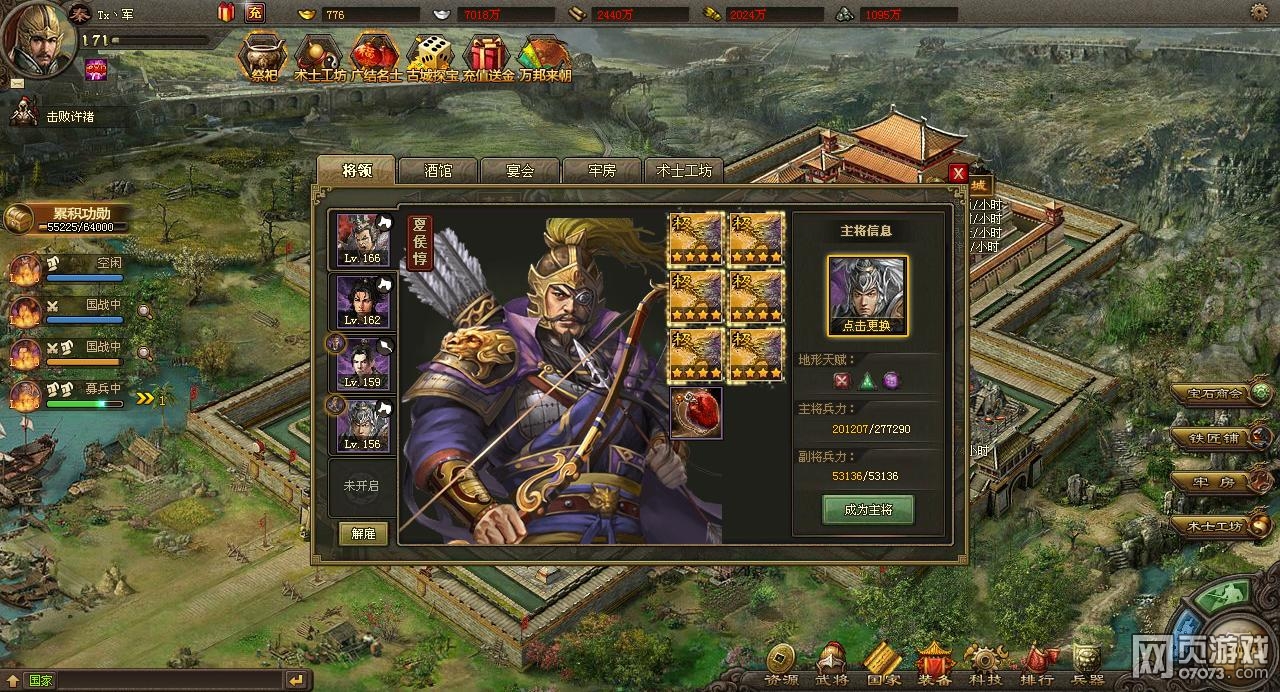
Task: Choose the Lv. 162 general portrait
Action: click(362, 302)
